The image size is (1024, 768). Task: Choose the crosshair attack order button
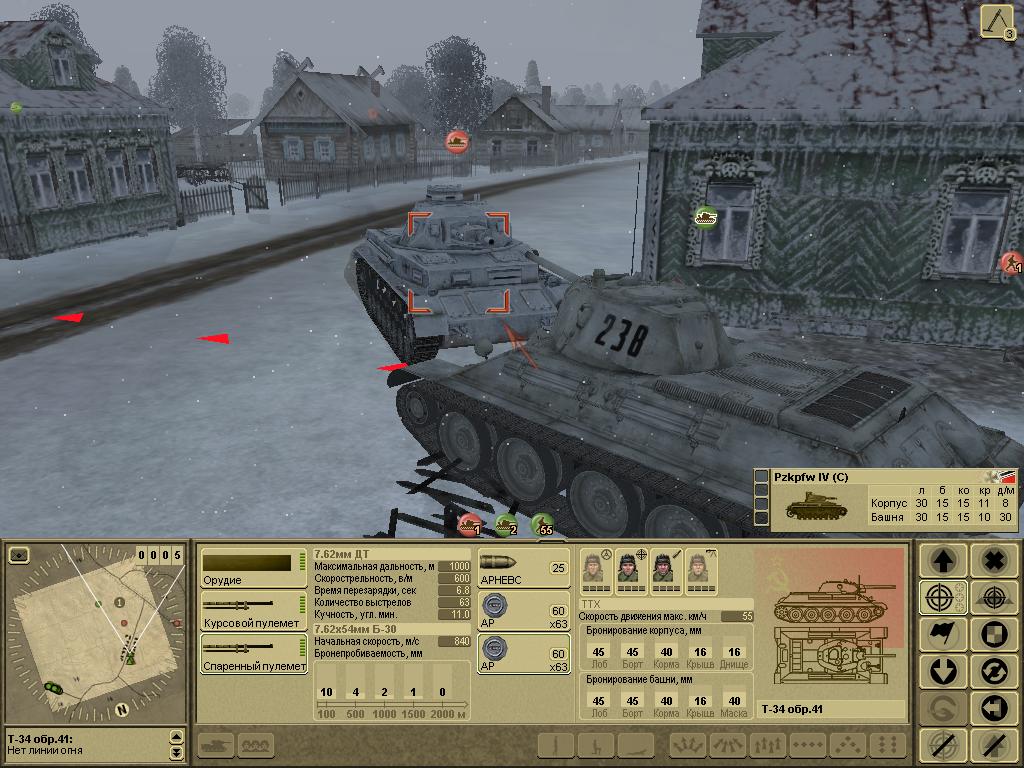(943, 598)
